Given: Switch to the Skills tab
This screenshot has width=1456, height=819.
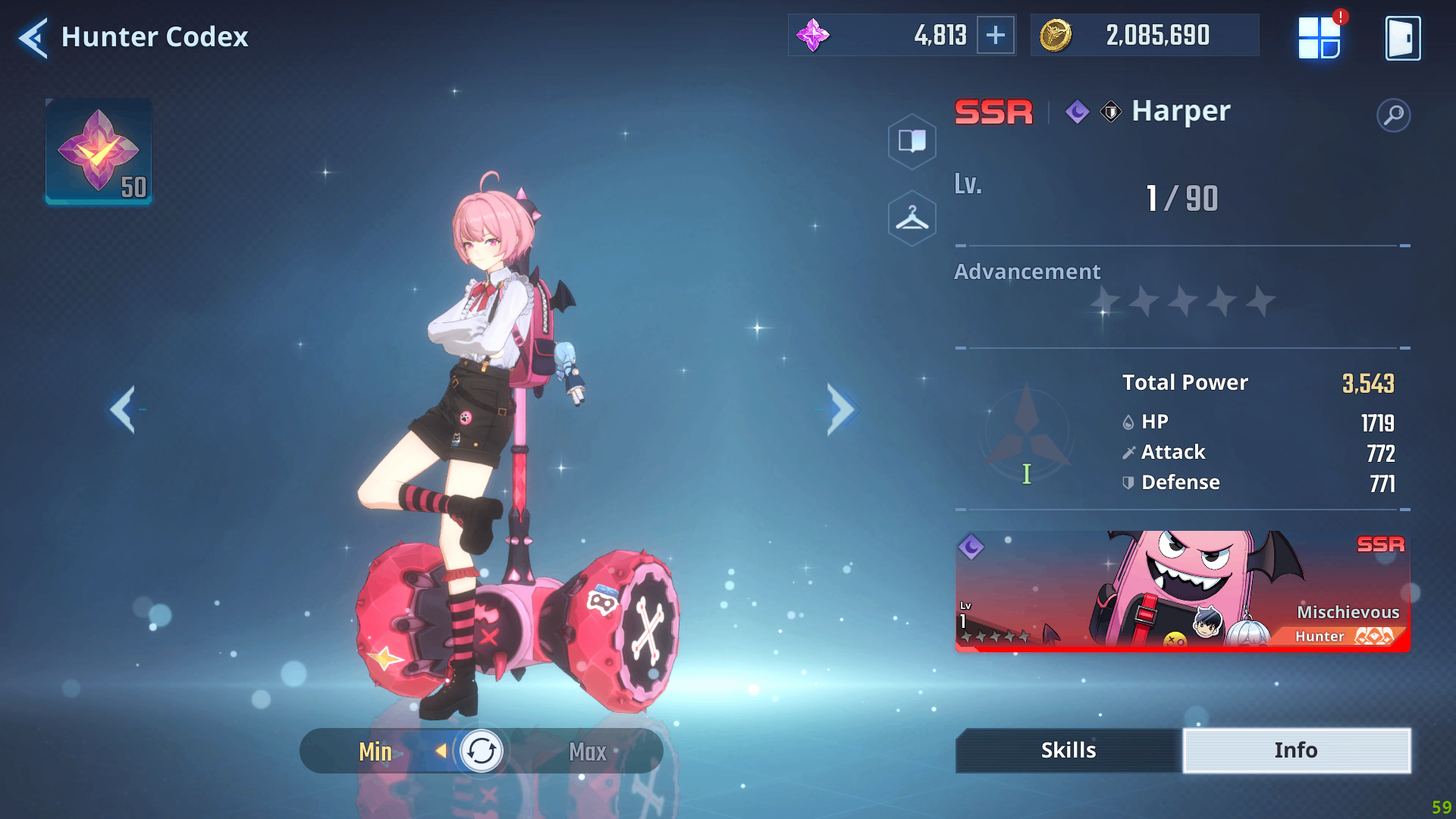Looking at the screenshot, I should [x=1068, y=750].
